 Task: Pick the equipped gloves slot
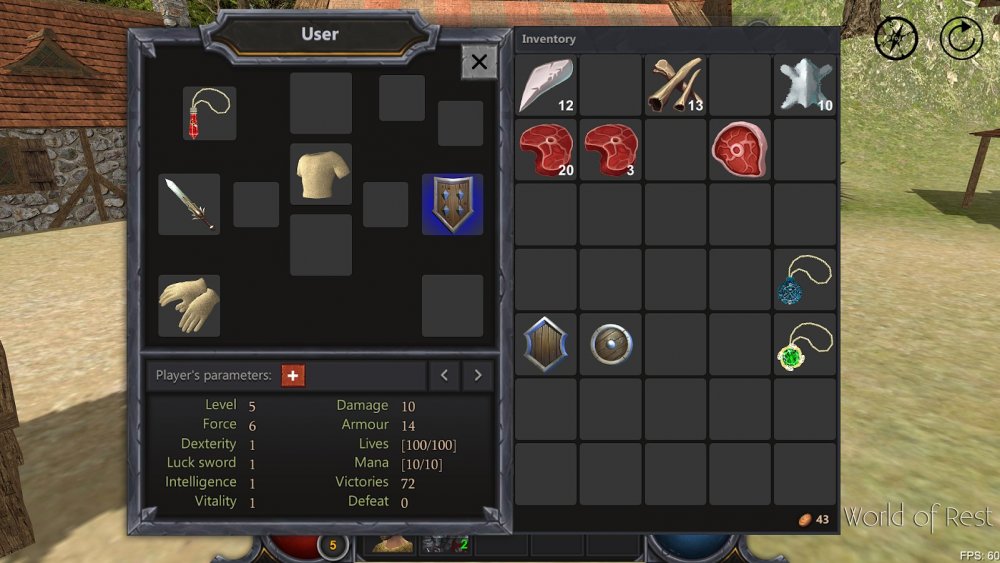pos(189,305)
